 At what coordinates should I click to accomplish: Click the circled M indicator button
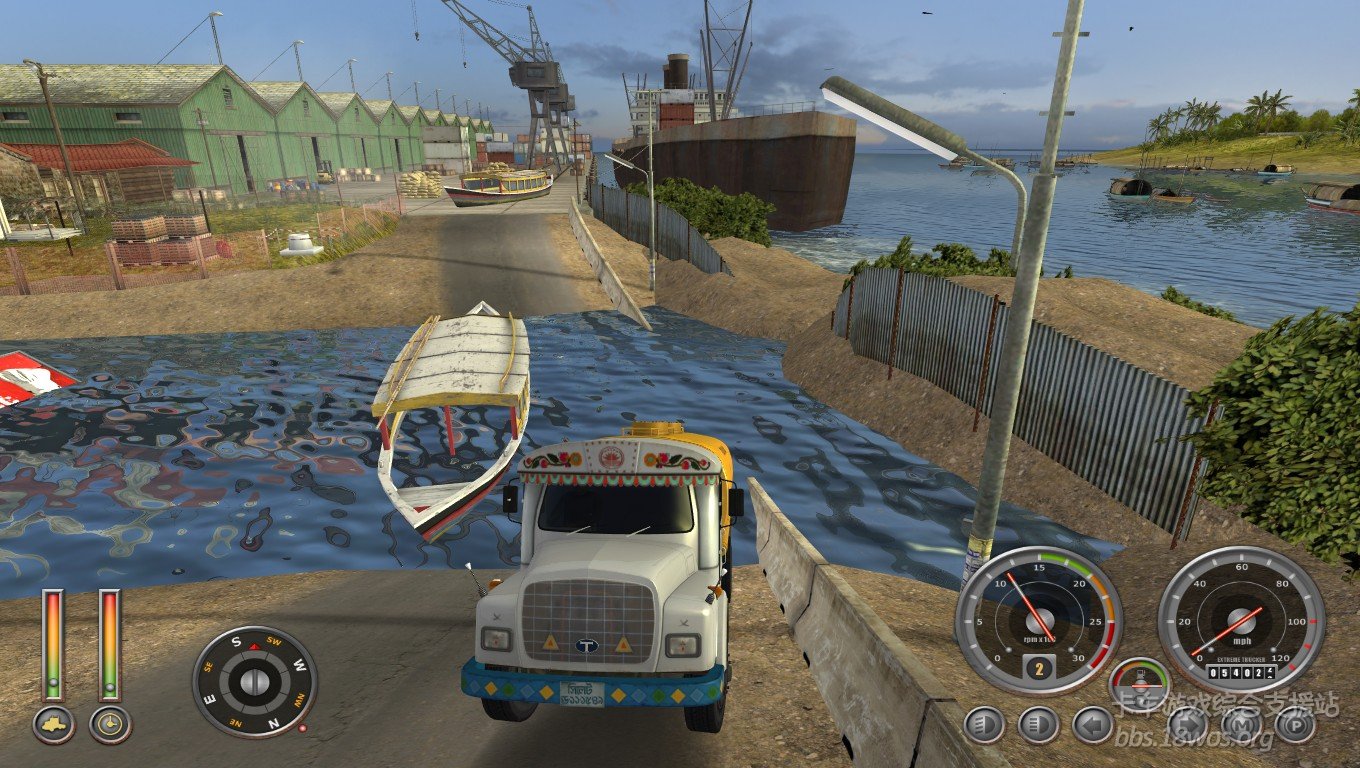(1241, 724)
